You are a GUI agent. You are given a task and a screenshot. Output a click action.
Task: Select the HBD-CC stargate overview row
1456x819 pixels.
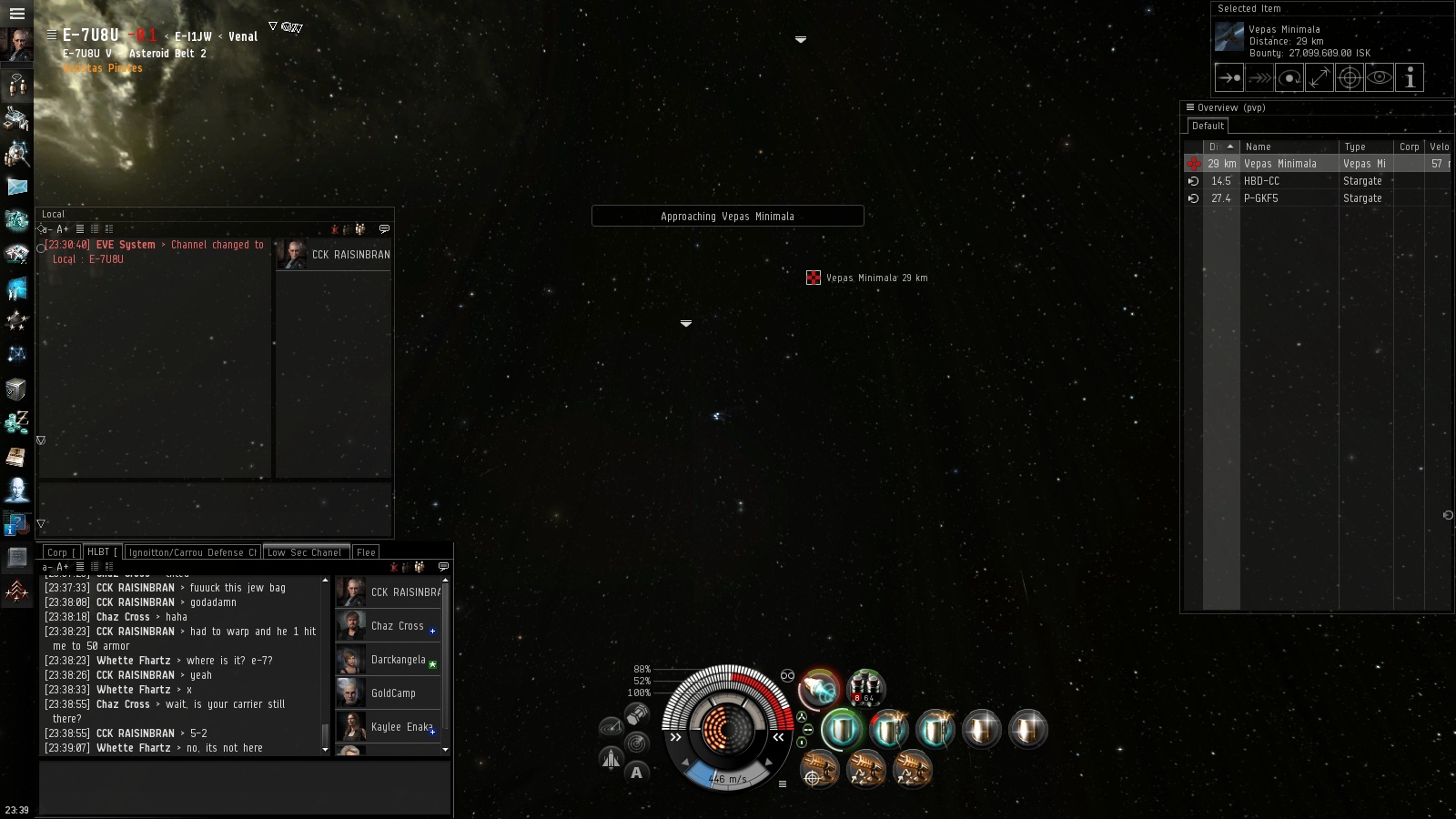click(x=1292, y=181)
